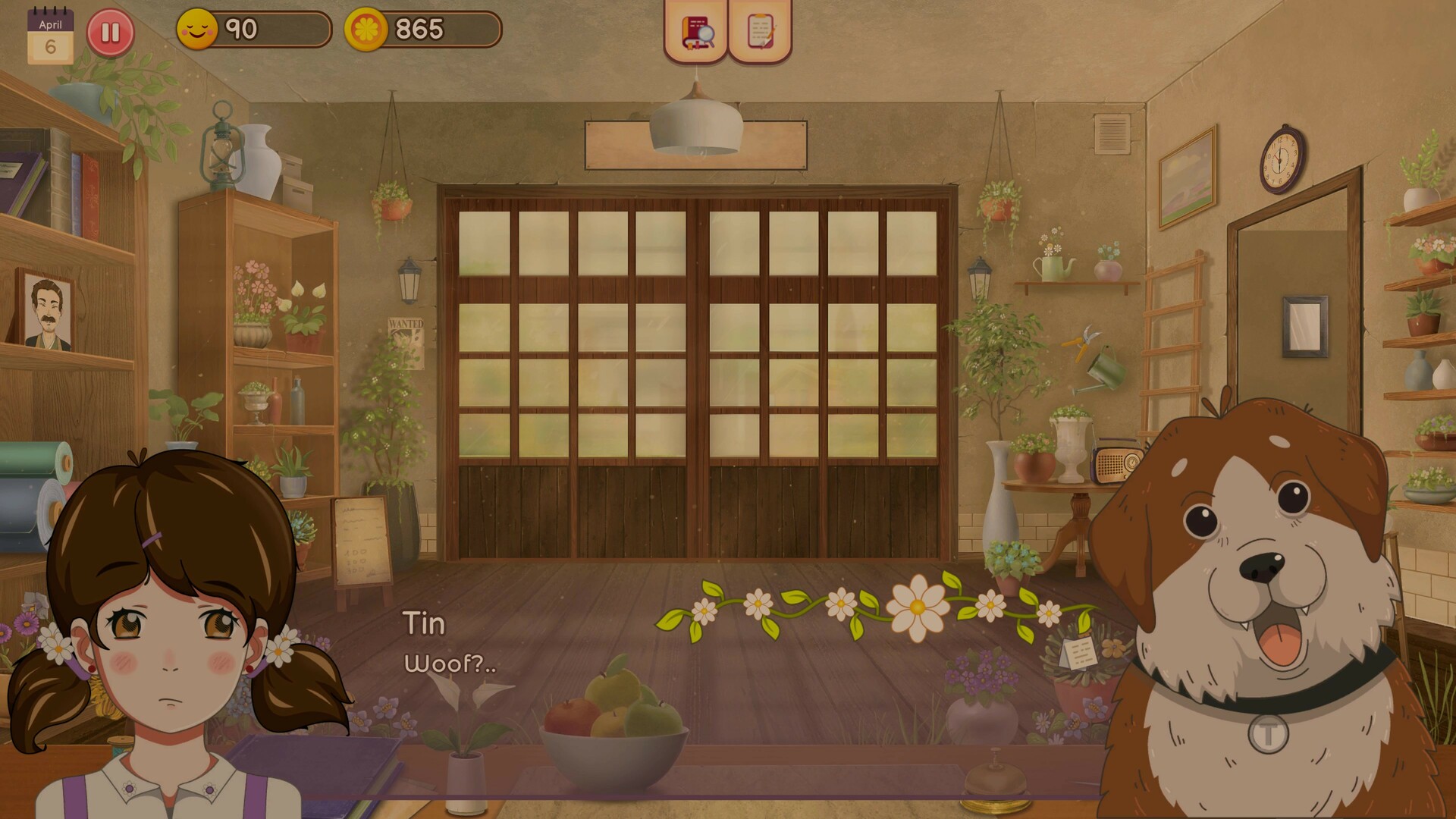Click the standing mirror

(x=1307, y=326)
